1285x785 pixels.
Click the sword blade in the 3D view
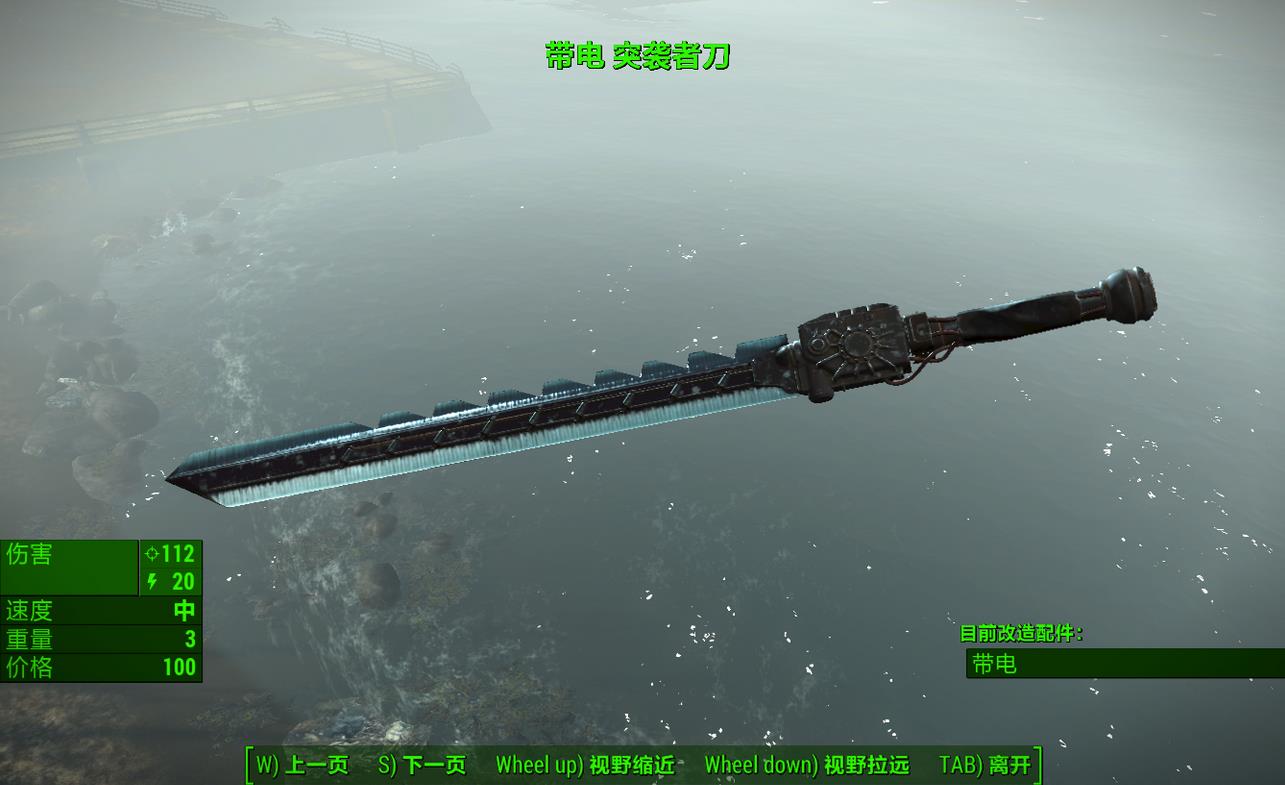(450, 440)
